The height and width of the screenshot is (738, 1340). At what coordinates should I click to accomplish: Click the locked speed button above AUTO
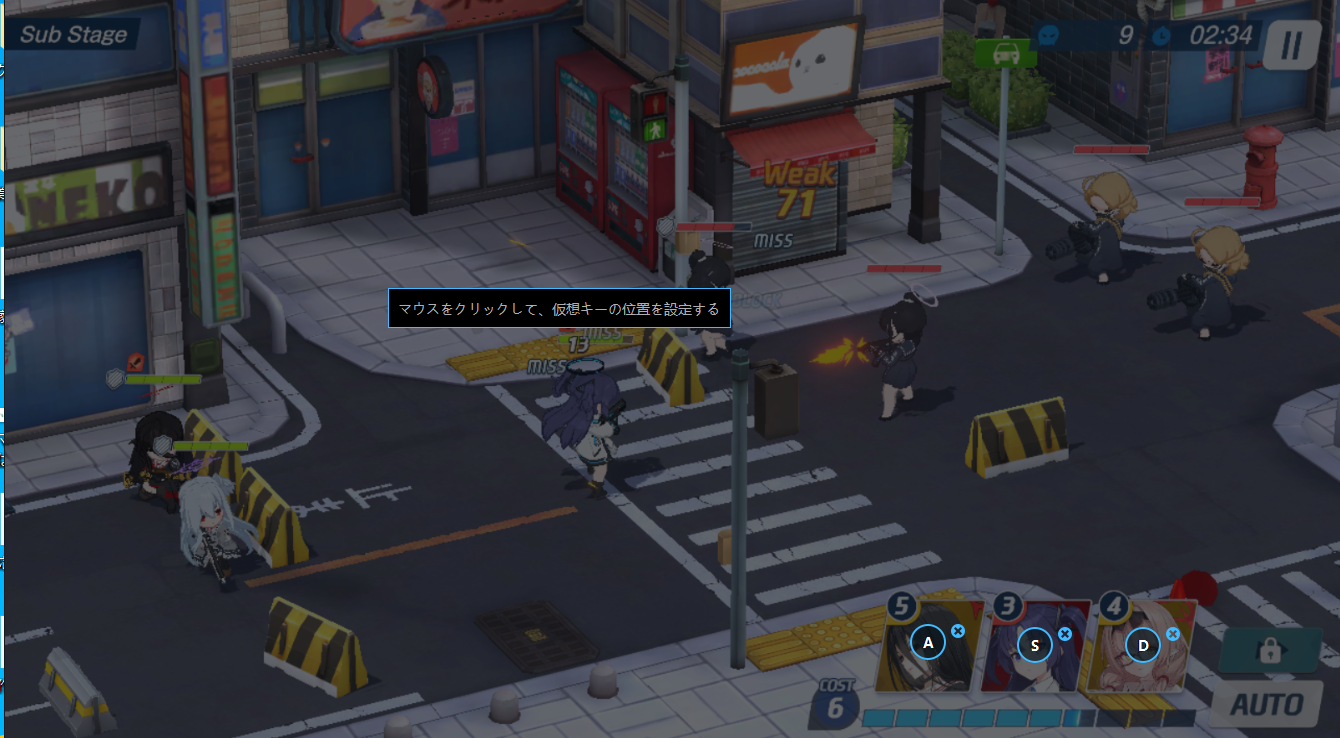pyautogui.click(x=1269, y=651)
